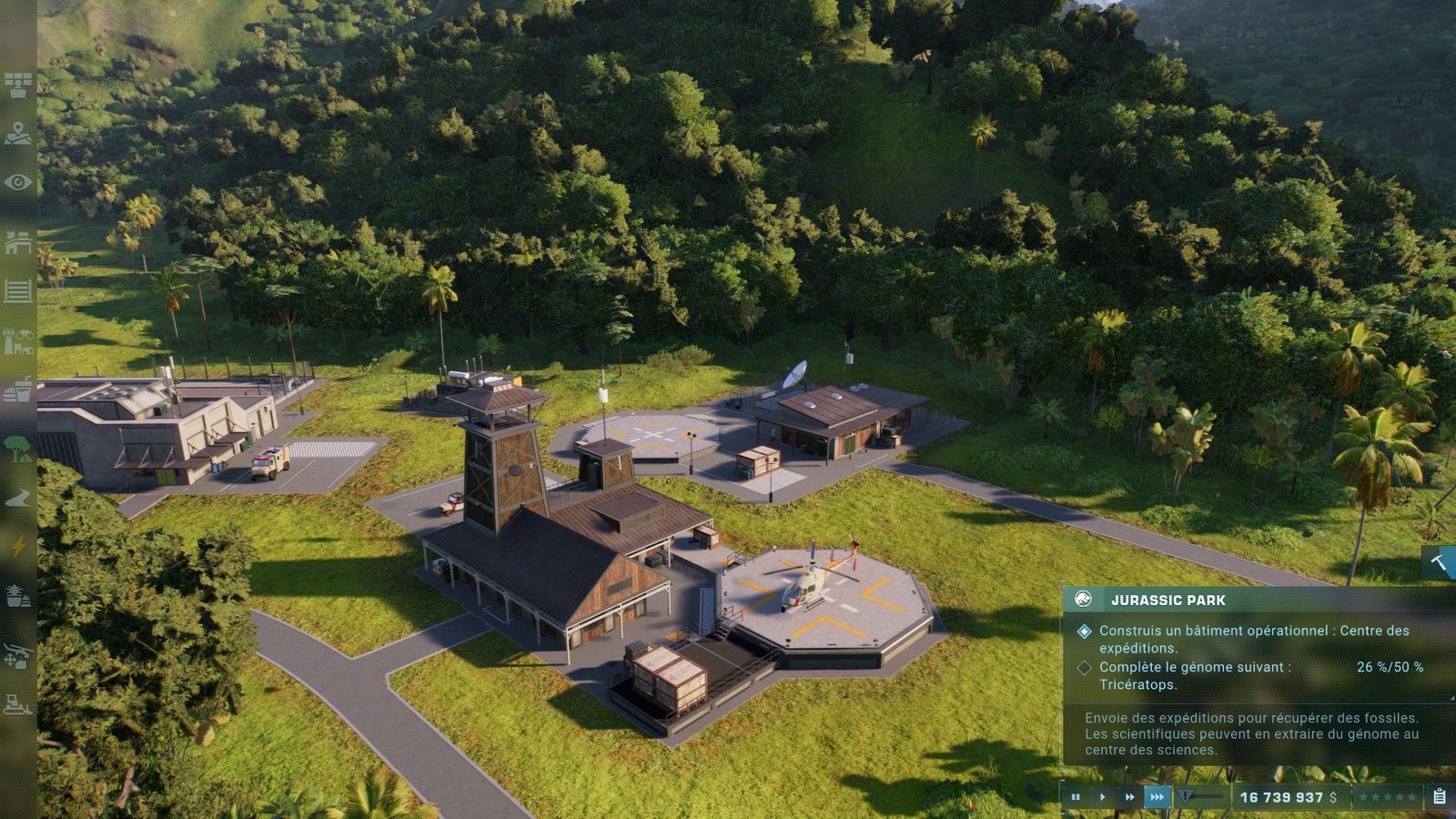Click the hammer icon tab

tap(1439, 563)
